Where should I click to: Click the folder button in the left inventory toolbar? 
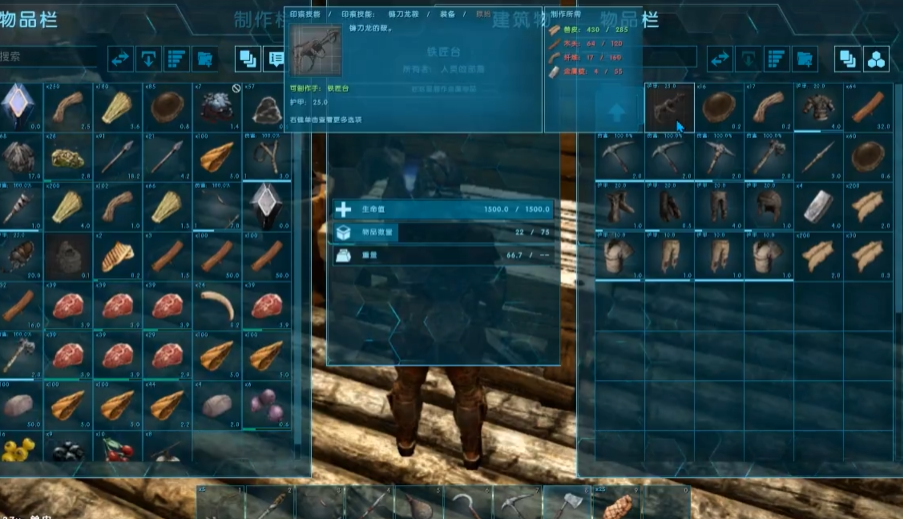[205, 59]
